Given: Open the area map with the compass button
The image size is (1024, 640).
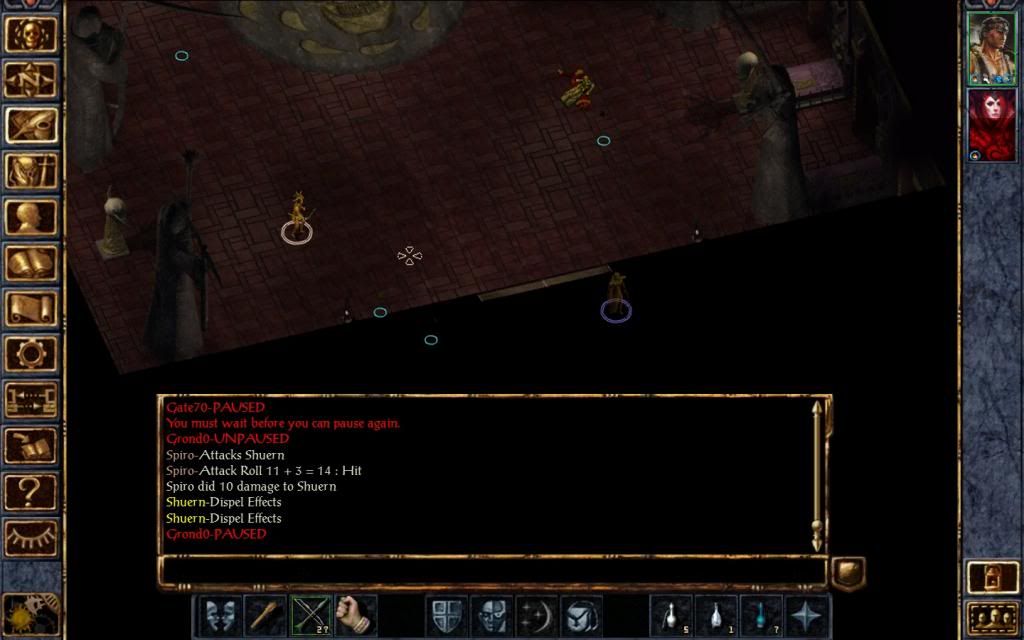Looking at the screenshot, I should (31, 79).
